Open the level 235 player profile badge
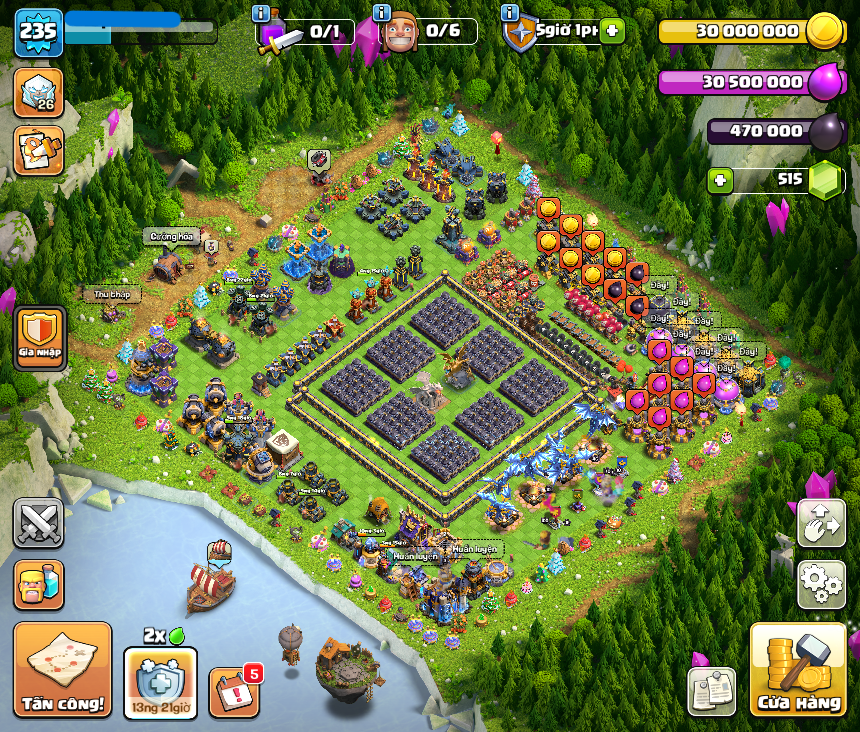 tap(38, 32)
